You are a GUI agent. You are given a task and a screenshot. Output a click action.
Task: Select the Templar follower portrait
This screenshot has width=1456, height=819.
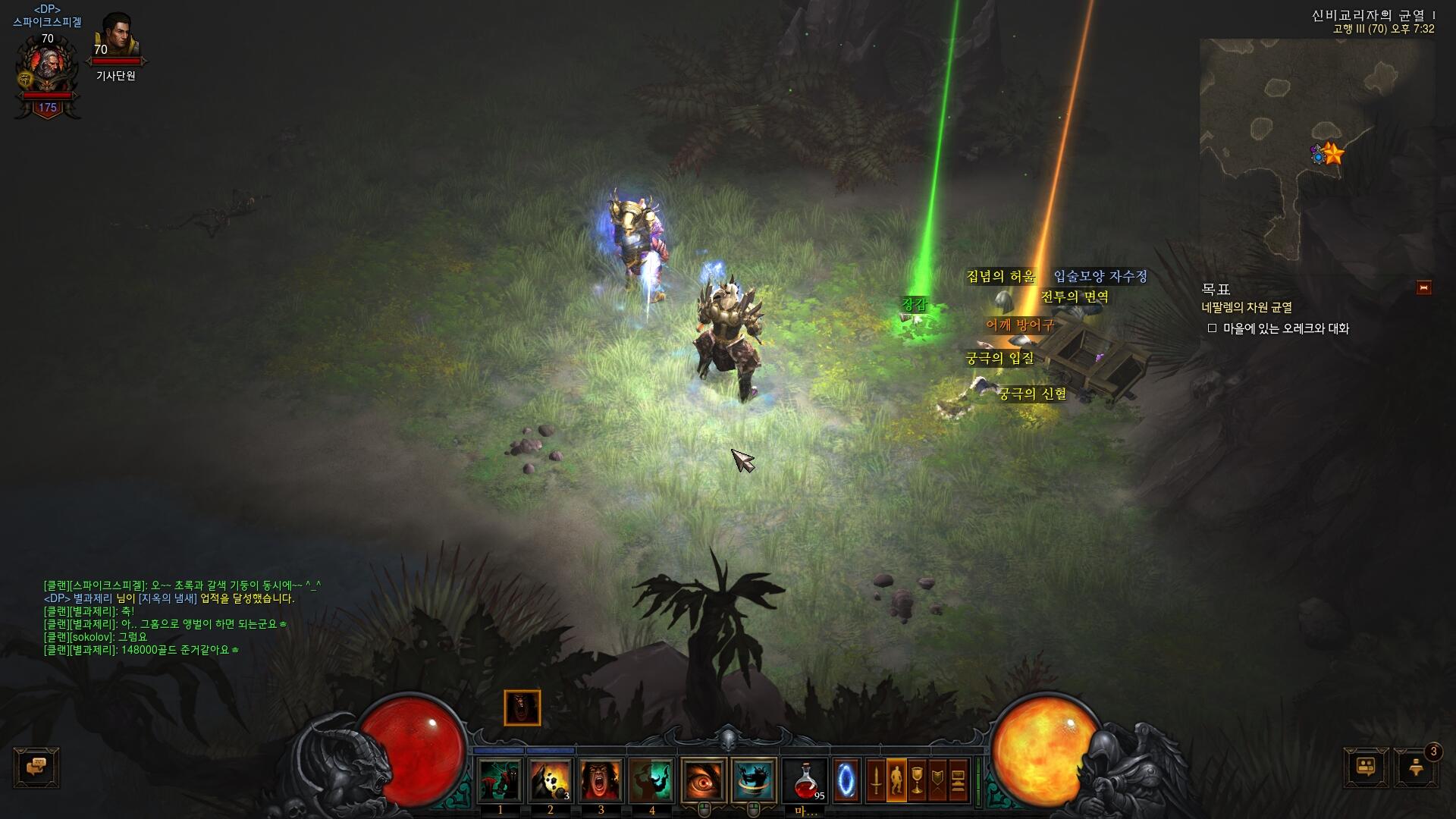[116, 38]
